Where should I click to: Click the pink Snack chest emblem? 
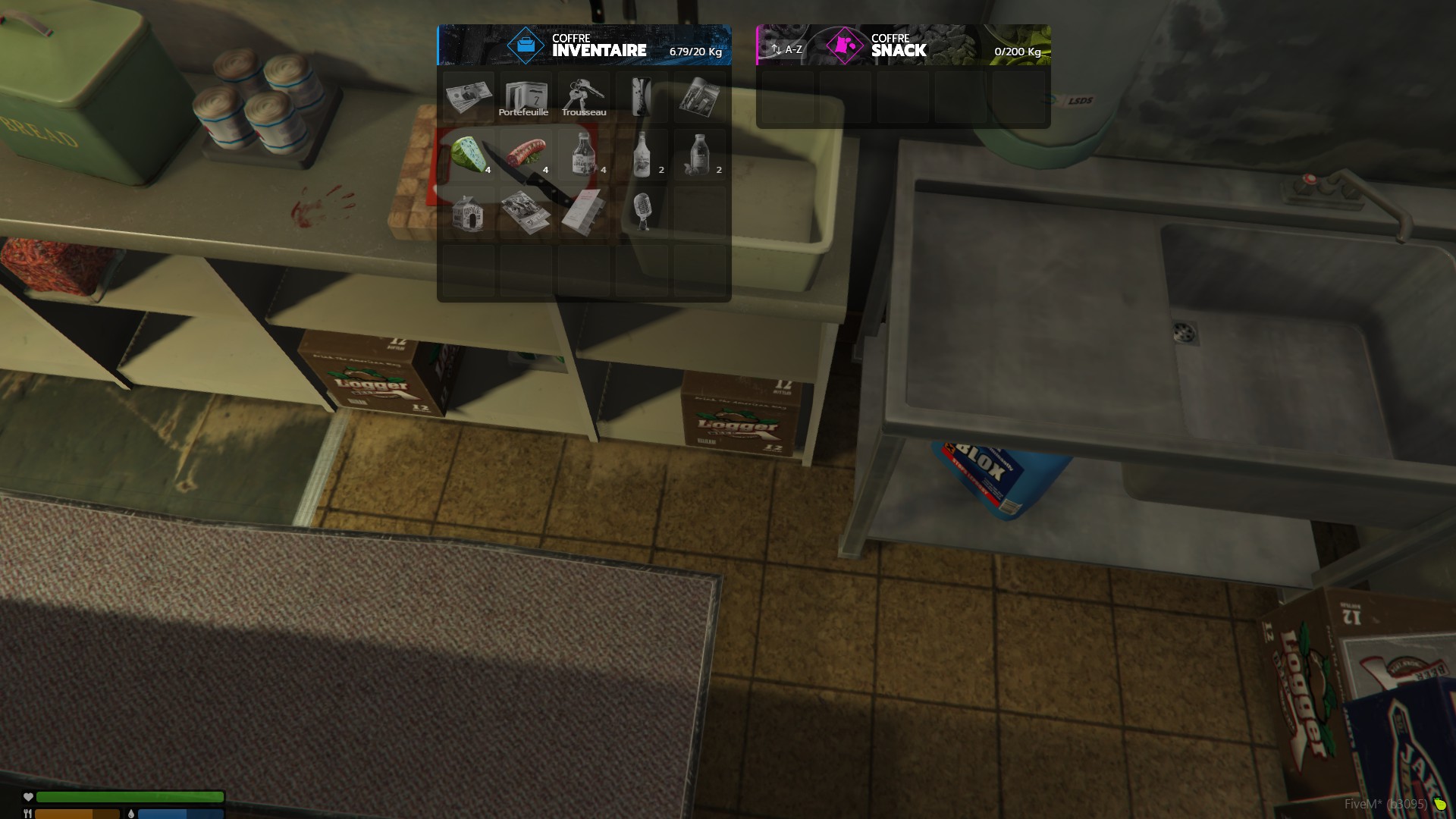pyautogui.click(x=844, y=45)
